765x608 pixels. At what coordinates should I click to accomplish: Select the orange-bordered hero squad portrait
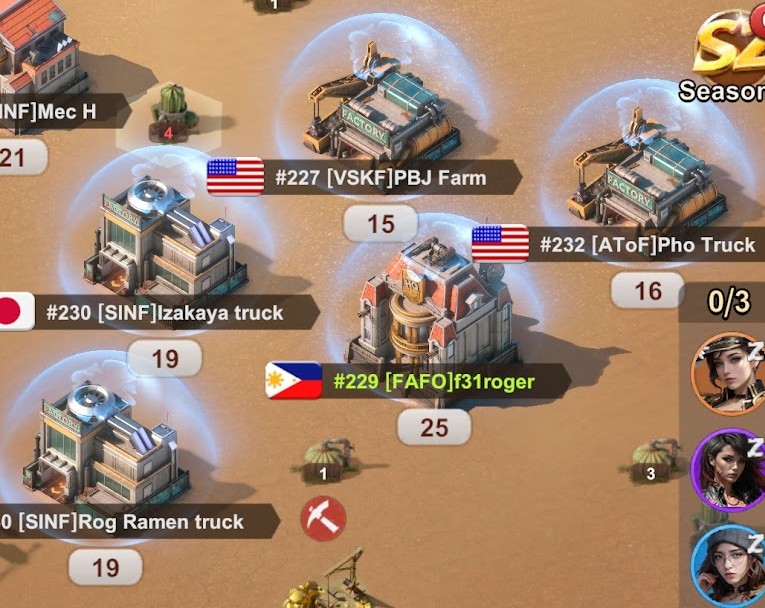point(726,373)
